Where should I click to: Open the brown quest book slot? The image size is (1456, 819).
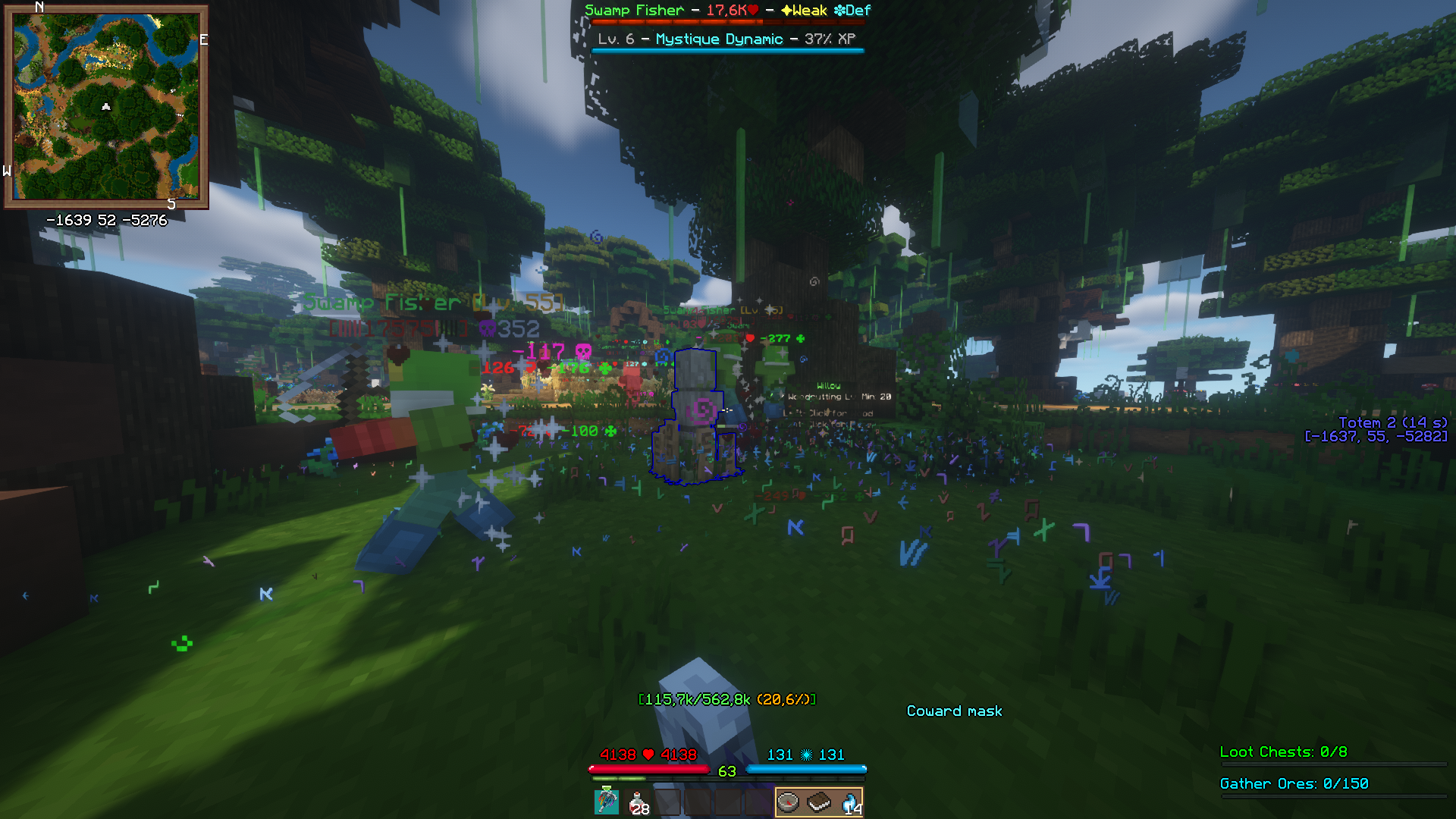(x=819, y=802)
